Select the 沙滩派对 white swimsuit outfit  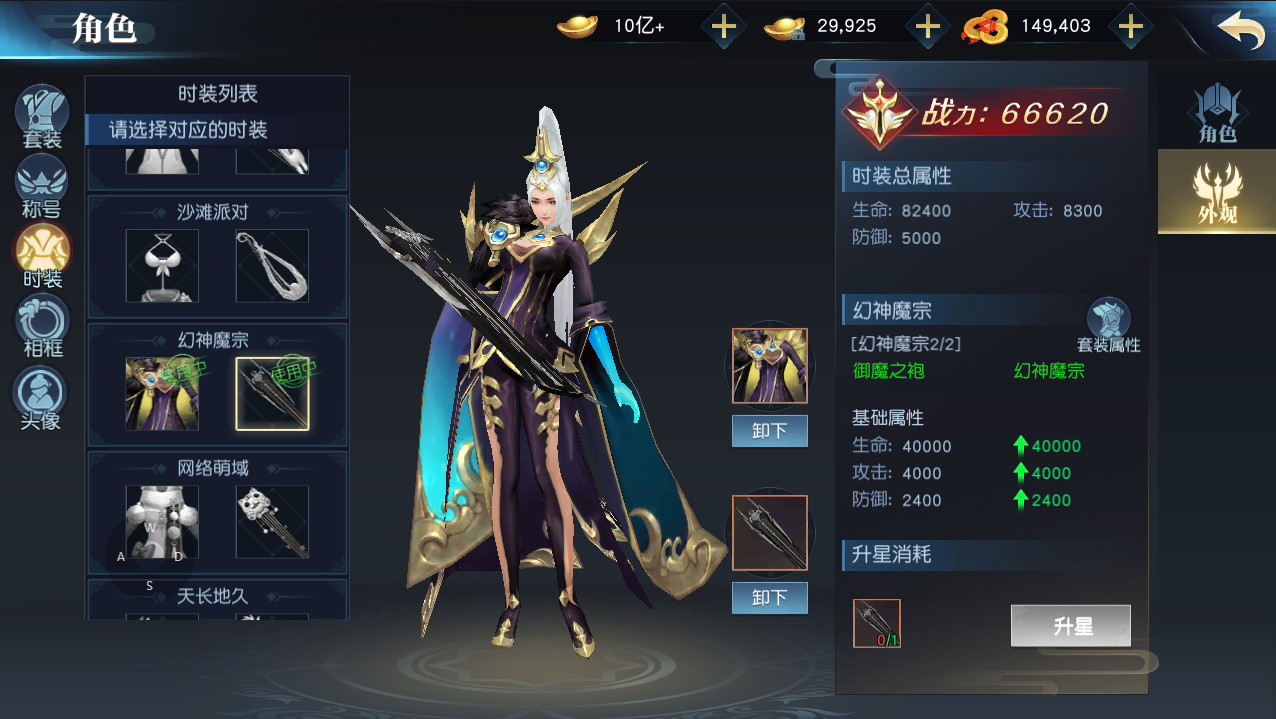tap(162, 265)
